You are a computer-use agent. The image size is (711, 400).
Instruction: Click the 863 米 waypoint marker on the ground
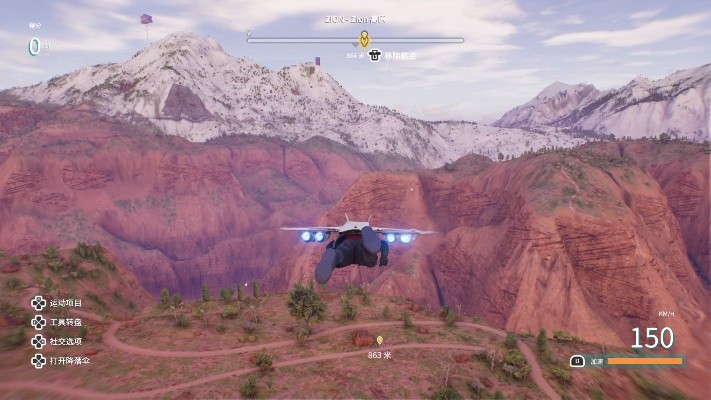click(379, 342)
